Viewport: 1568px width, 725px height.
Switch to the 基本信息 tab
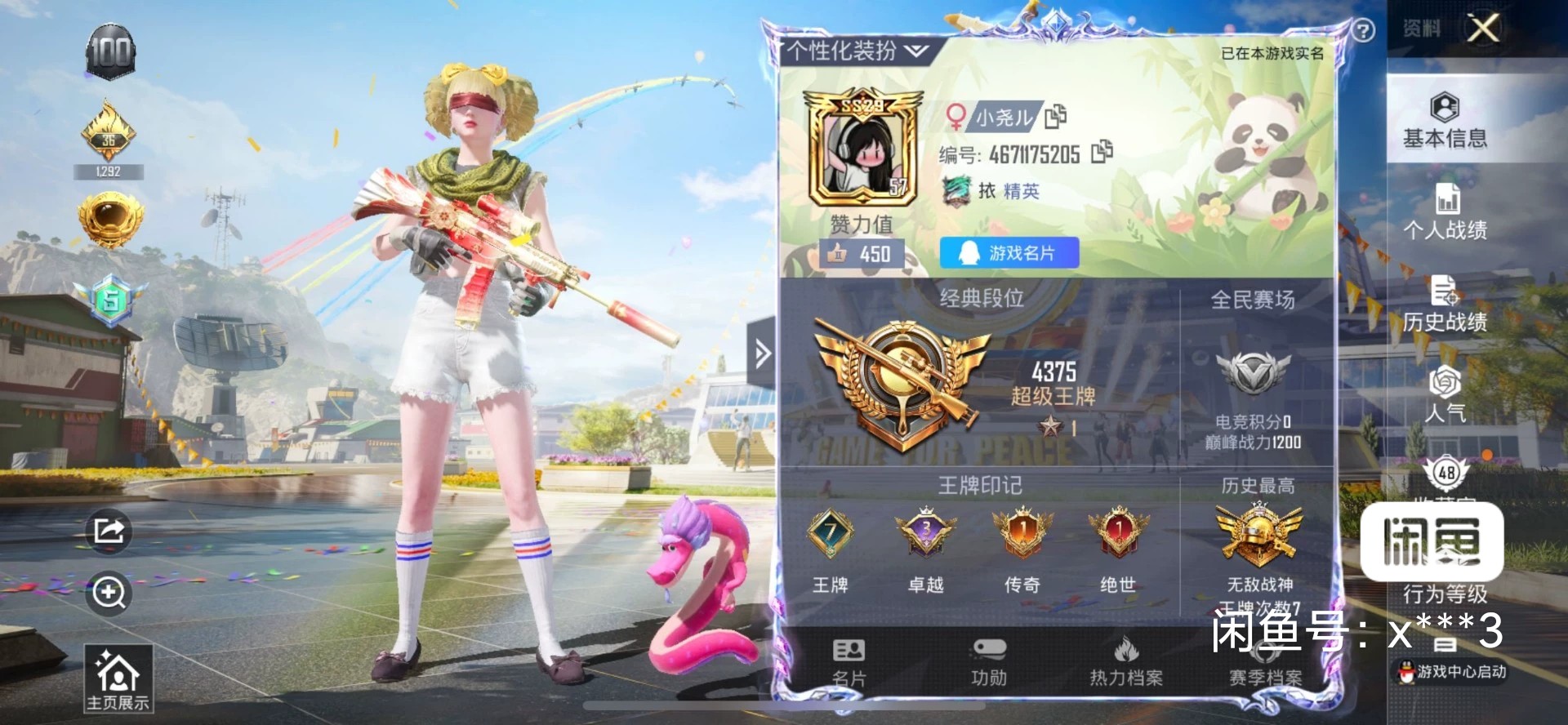point(1445,121)
